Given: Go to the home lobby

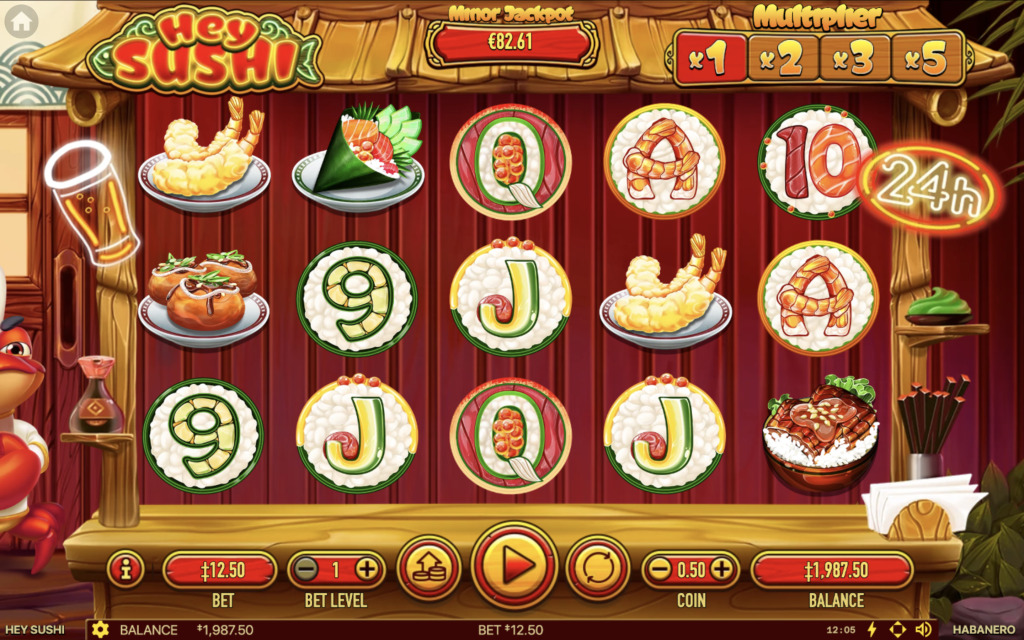Looking at the screenshot, I should tap(20, 19).
